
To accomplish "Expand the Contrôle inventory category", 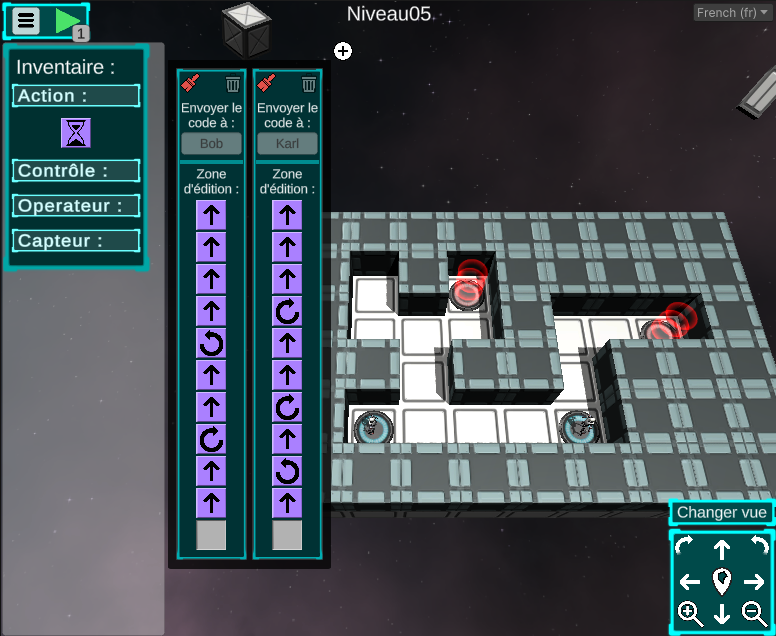I will [x=76, y=171].
